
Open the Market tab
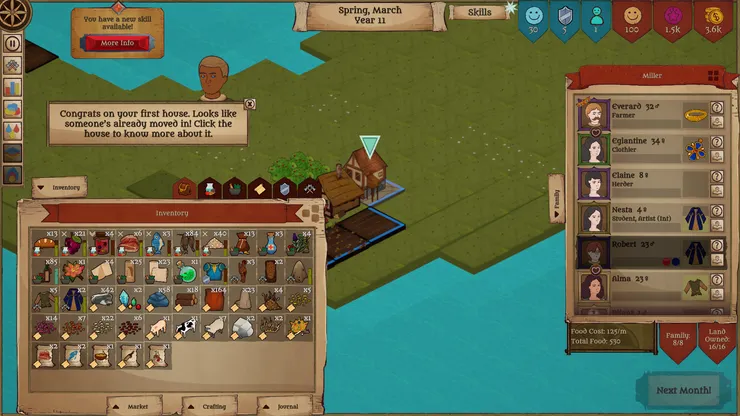click(136, 407)
